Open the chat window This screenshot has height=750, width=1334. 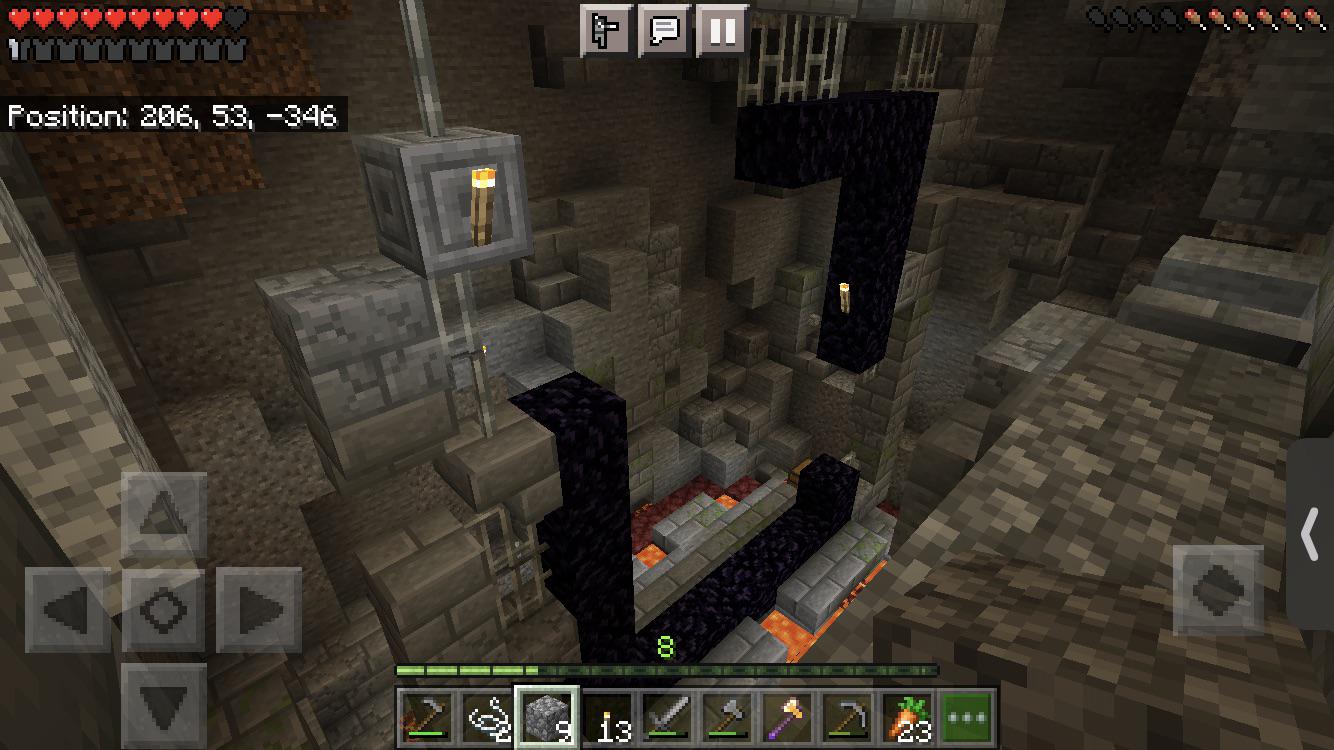(665, 32)
